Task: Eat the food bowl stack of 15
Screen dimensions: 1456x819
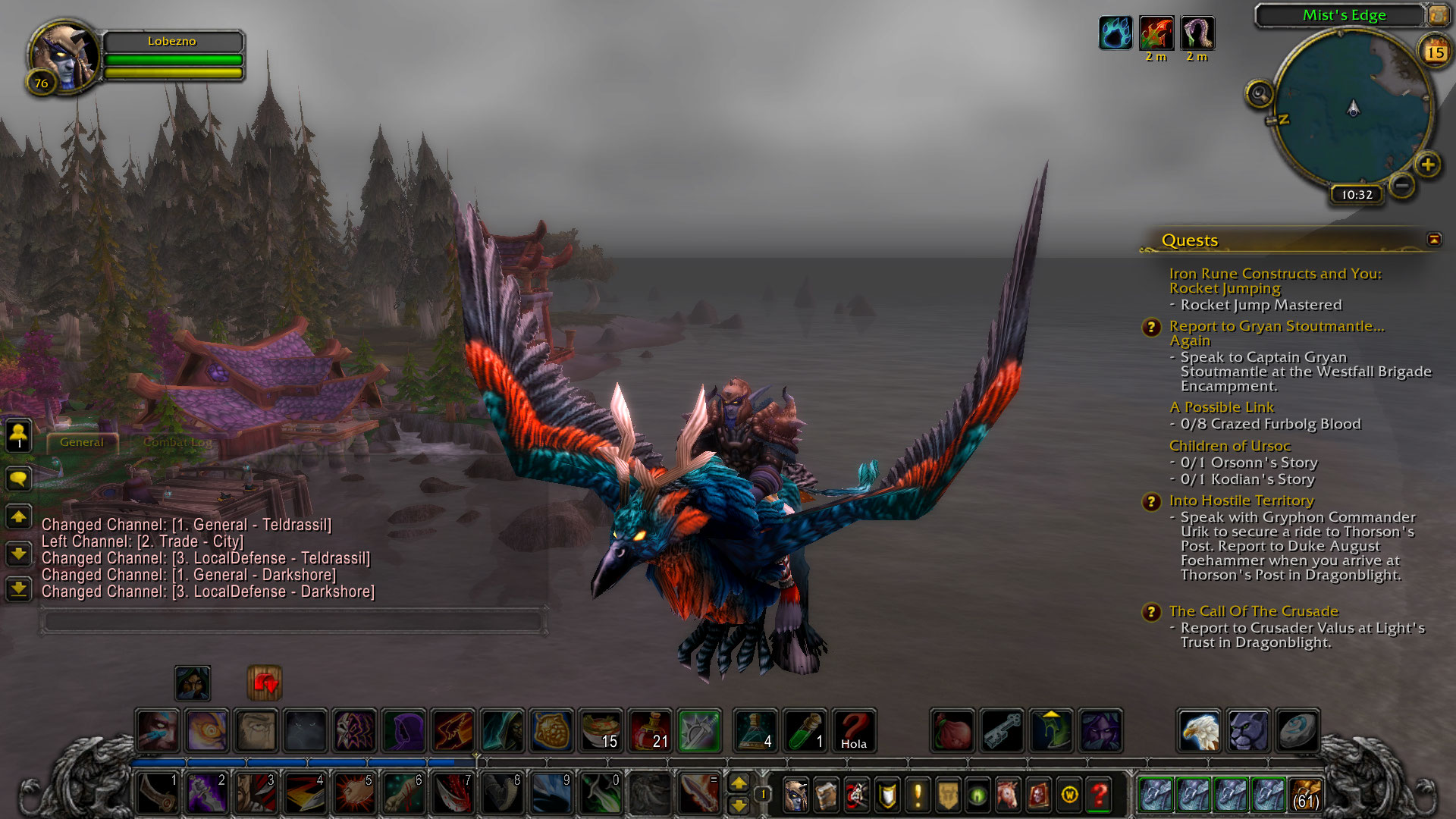Action: tap(601, 731)
